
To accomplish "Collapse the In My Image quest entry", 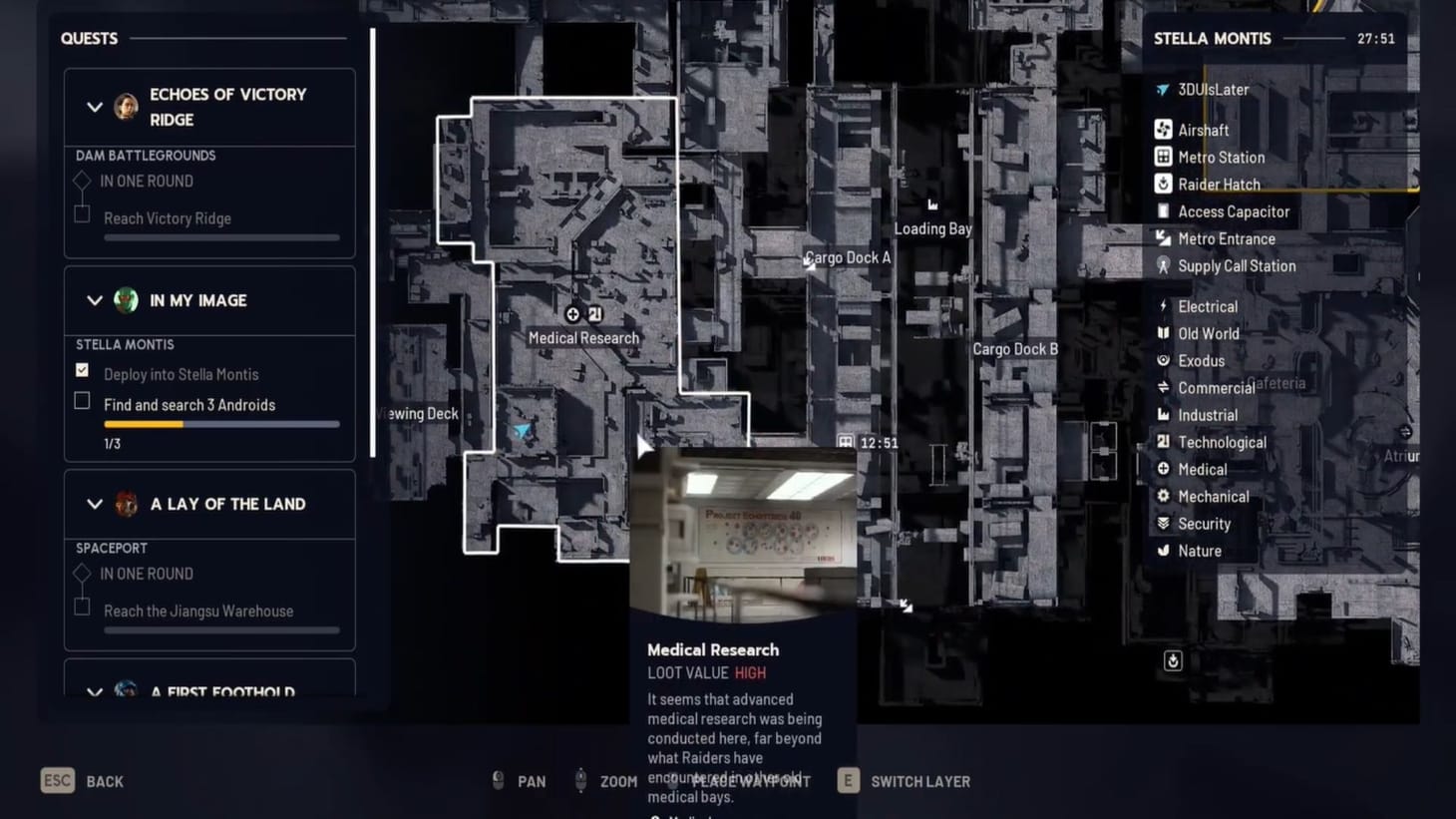I will tap(95, 300).
